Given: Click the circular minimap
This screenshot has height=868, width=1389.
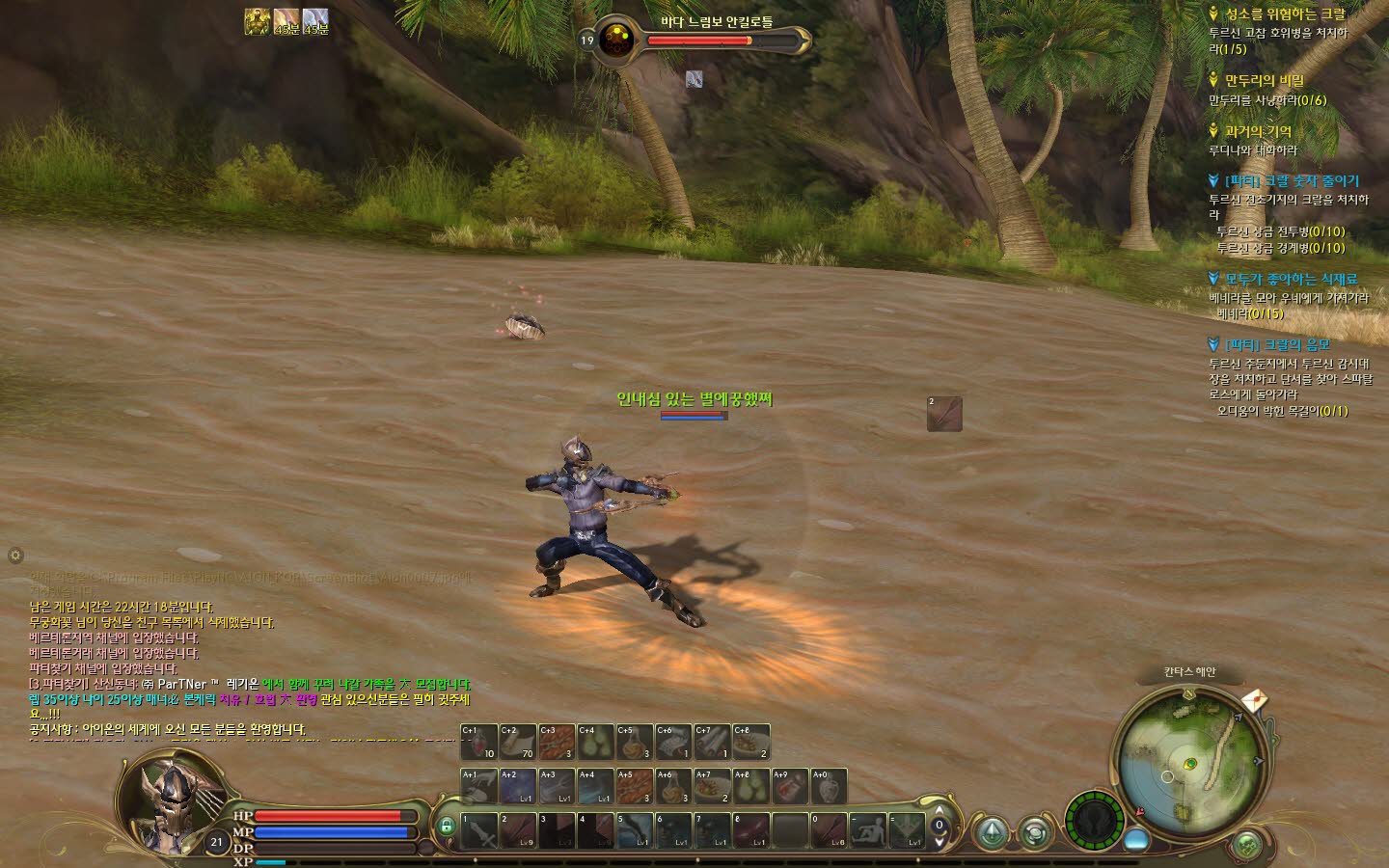Looking at the screenshot, I should coord(1188,762).
